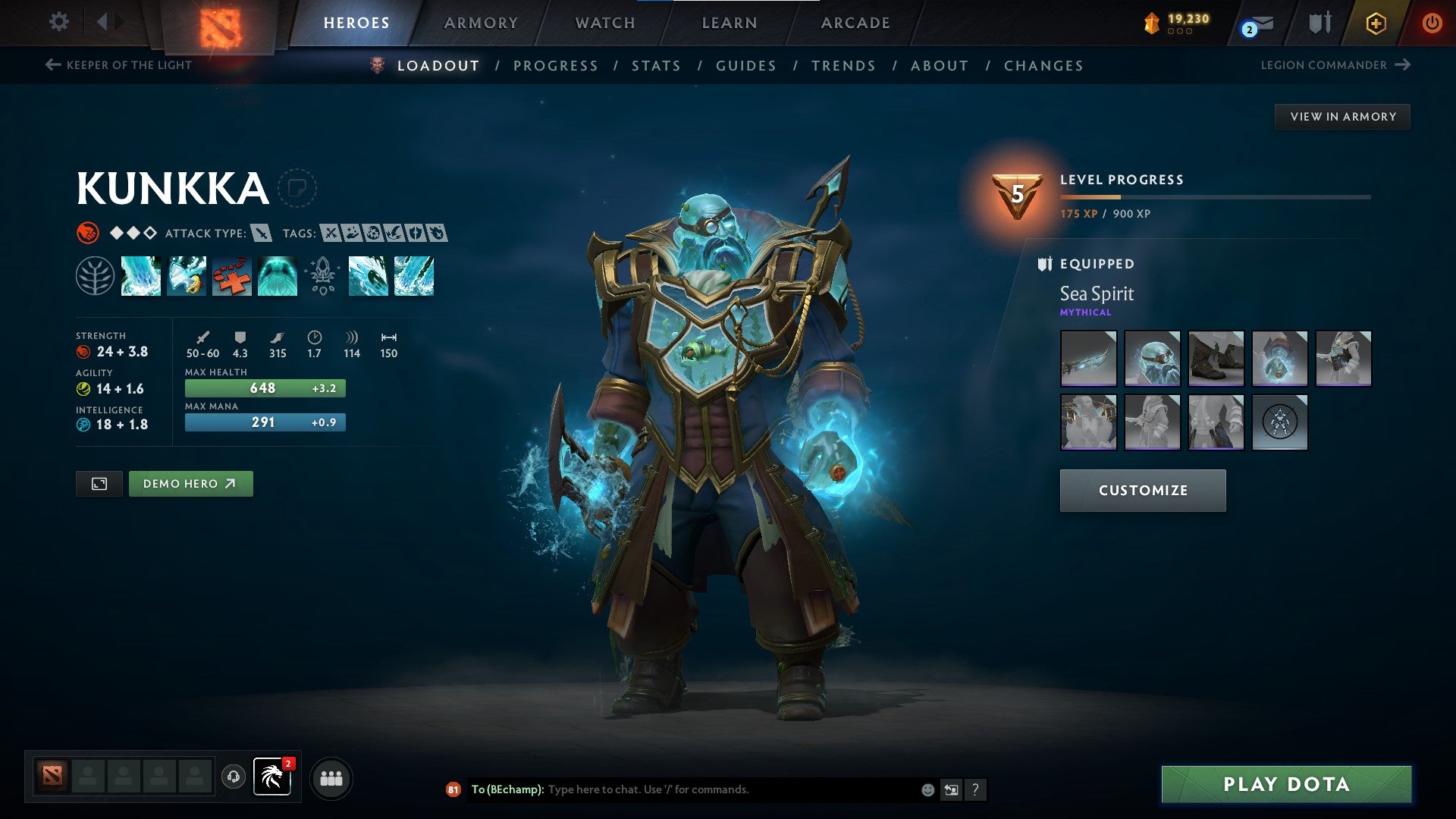This screenshot has height=819, width=1456.
Task: Open the settings gear
Action: click(58, 22)
